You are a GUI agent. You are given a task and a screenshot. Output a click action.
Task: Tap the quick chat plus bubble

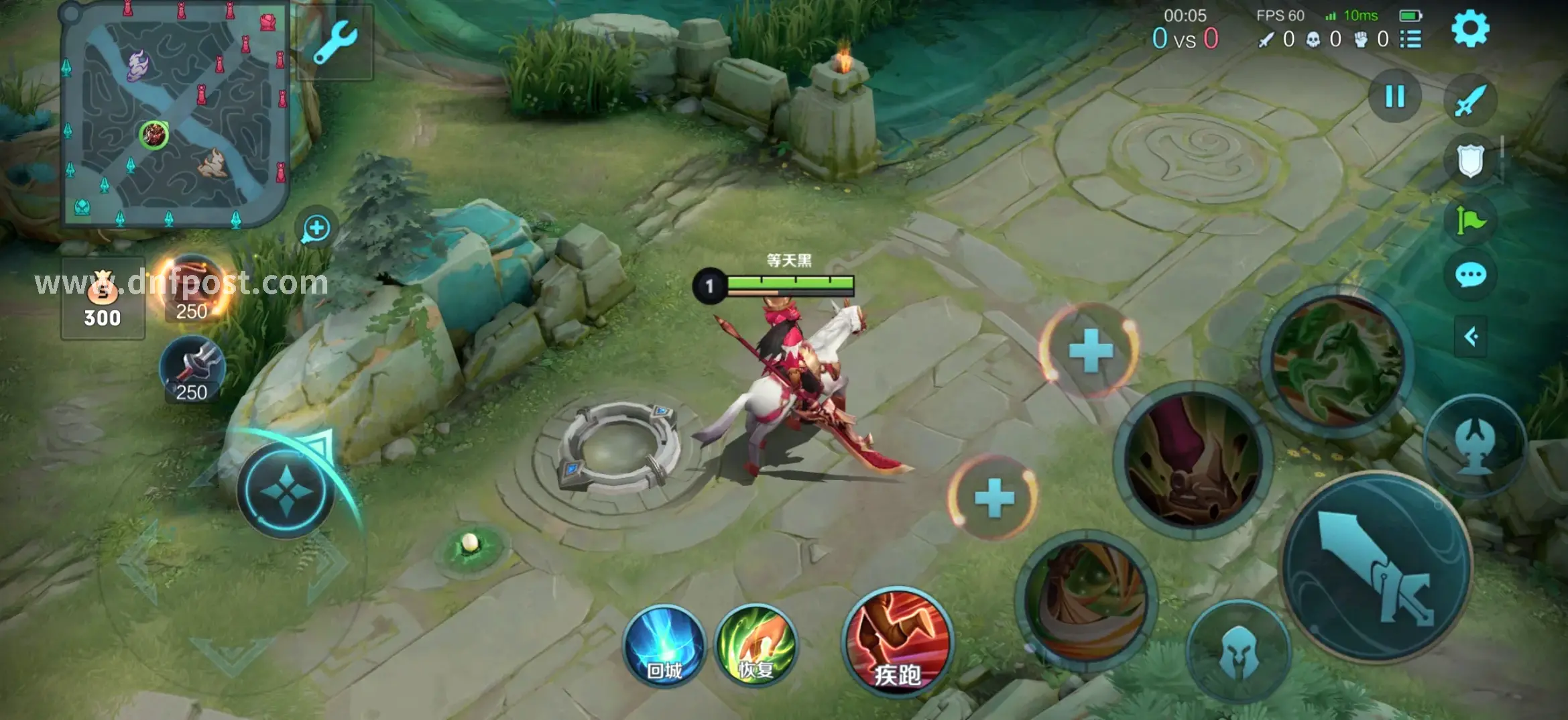(316, 229)
